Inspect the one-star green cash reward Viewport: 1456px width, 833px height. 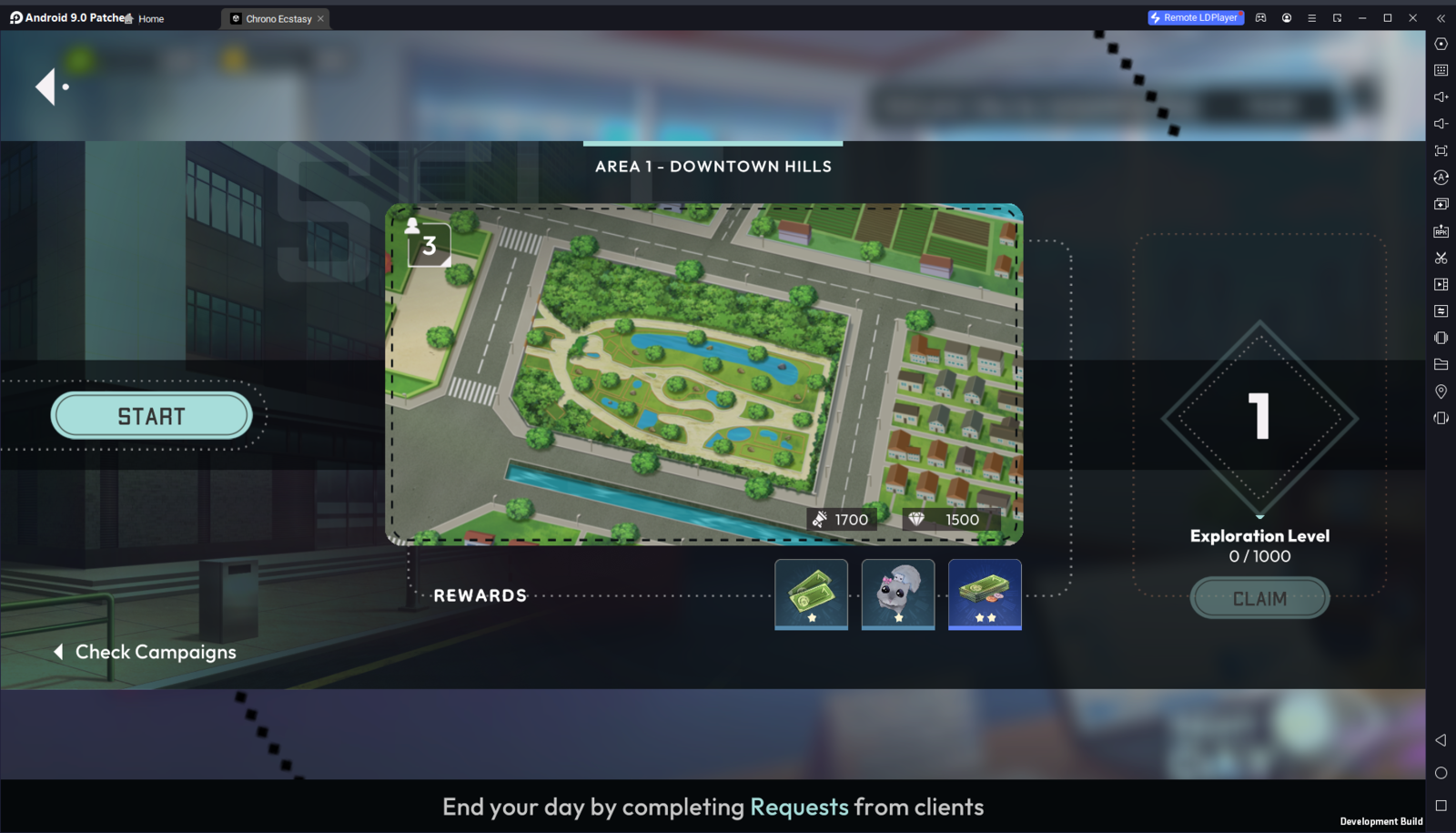click(x=811, y=594)
